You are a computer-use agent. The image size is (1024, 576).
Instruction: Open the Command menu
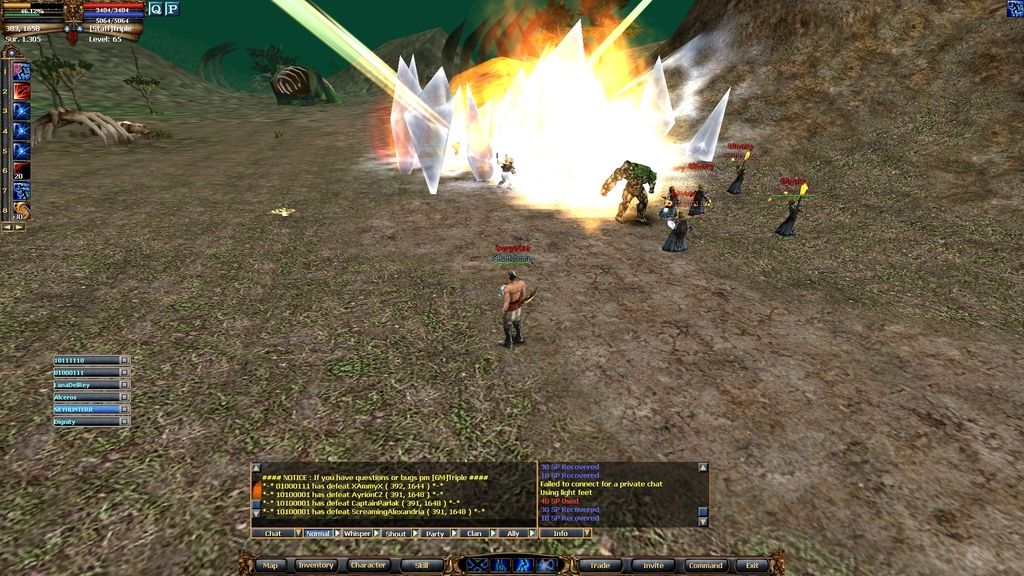pos(705,565)
